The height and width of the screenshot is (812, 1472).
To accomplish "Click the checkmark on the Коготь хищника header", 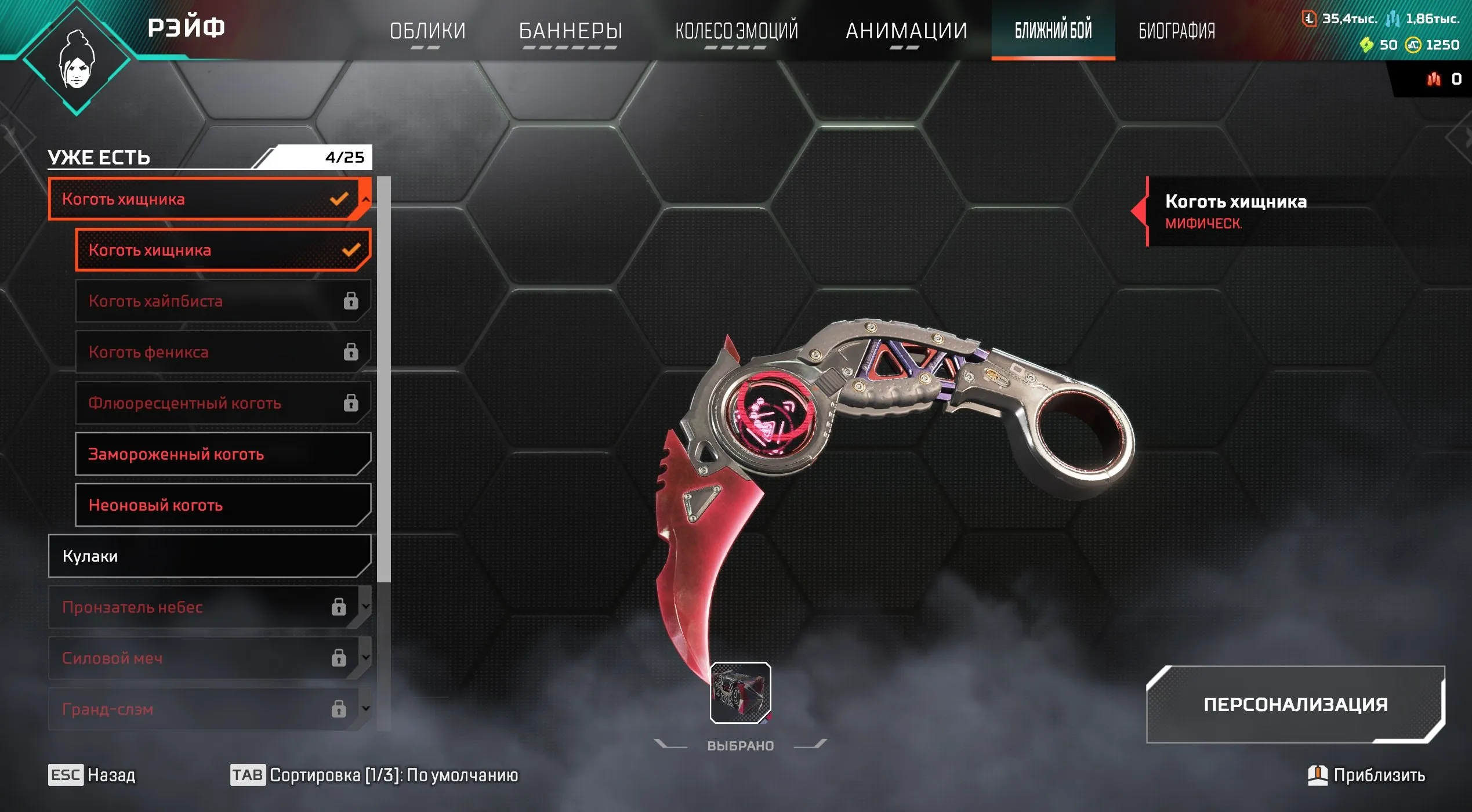I will pos(339,200).
